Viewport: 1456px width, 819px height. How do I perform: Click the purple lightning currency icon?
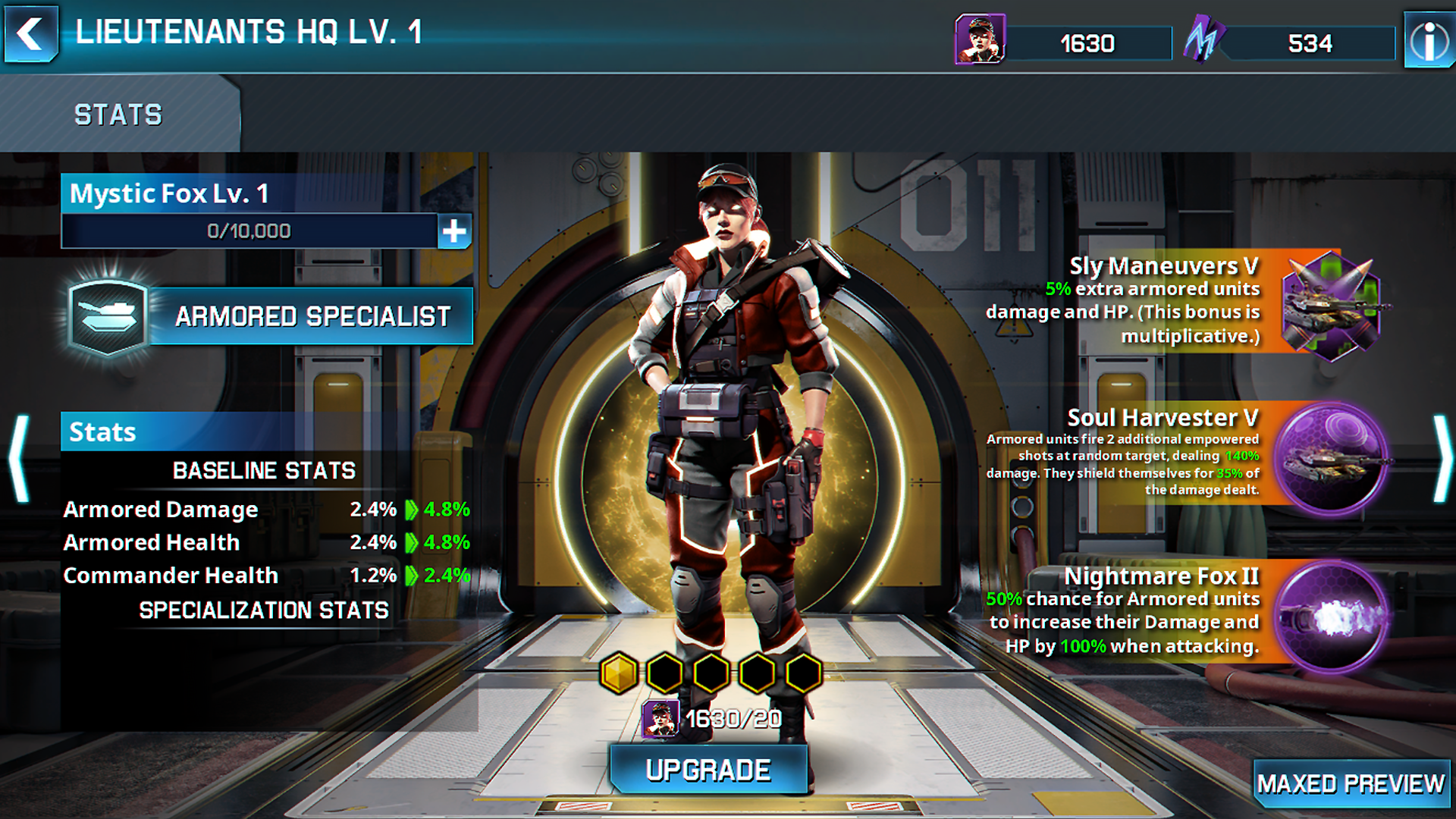click(x=1205, y=39)
